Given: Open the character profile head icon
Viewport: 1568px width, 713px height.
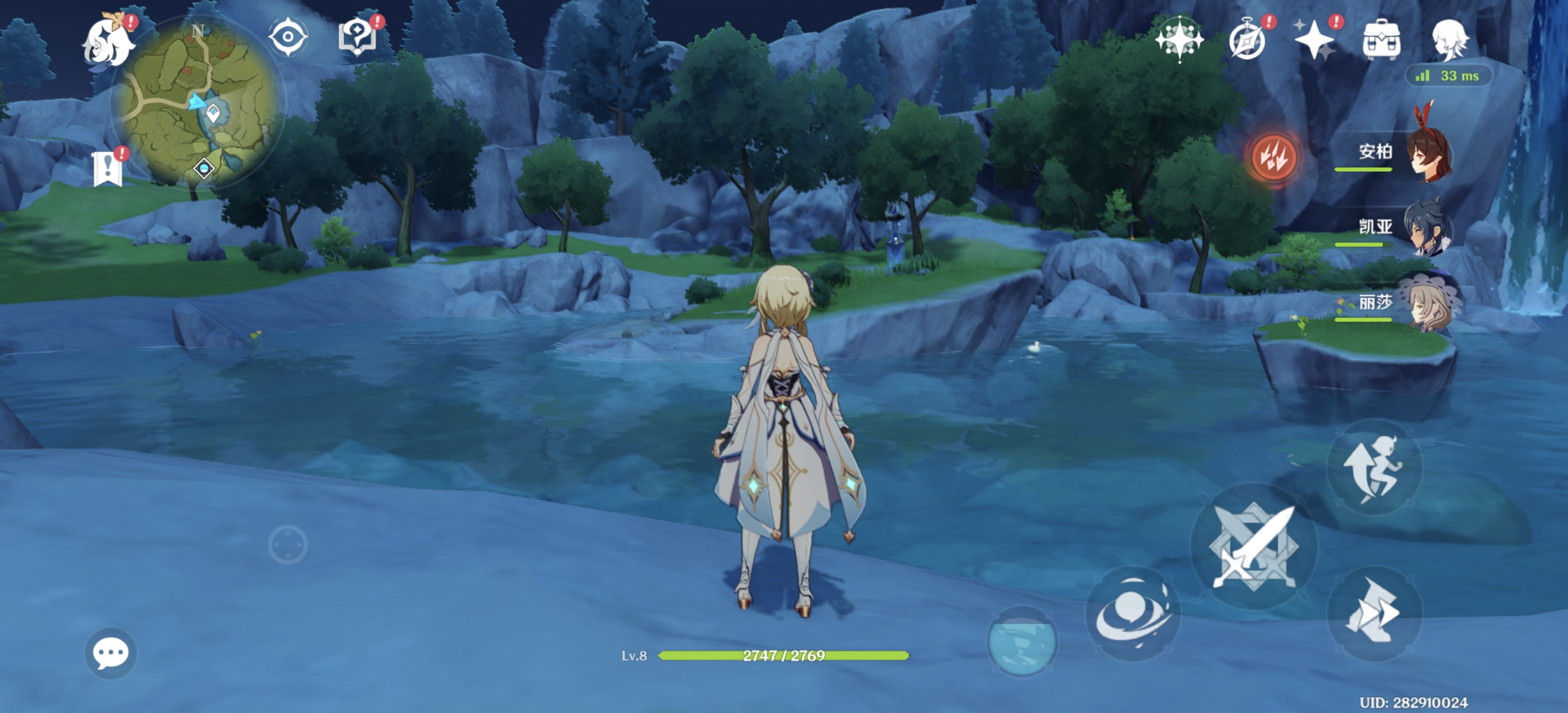Looking at the screenshot, I should tap(1449, 40).
